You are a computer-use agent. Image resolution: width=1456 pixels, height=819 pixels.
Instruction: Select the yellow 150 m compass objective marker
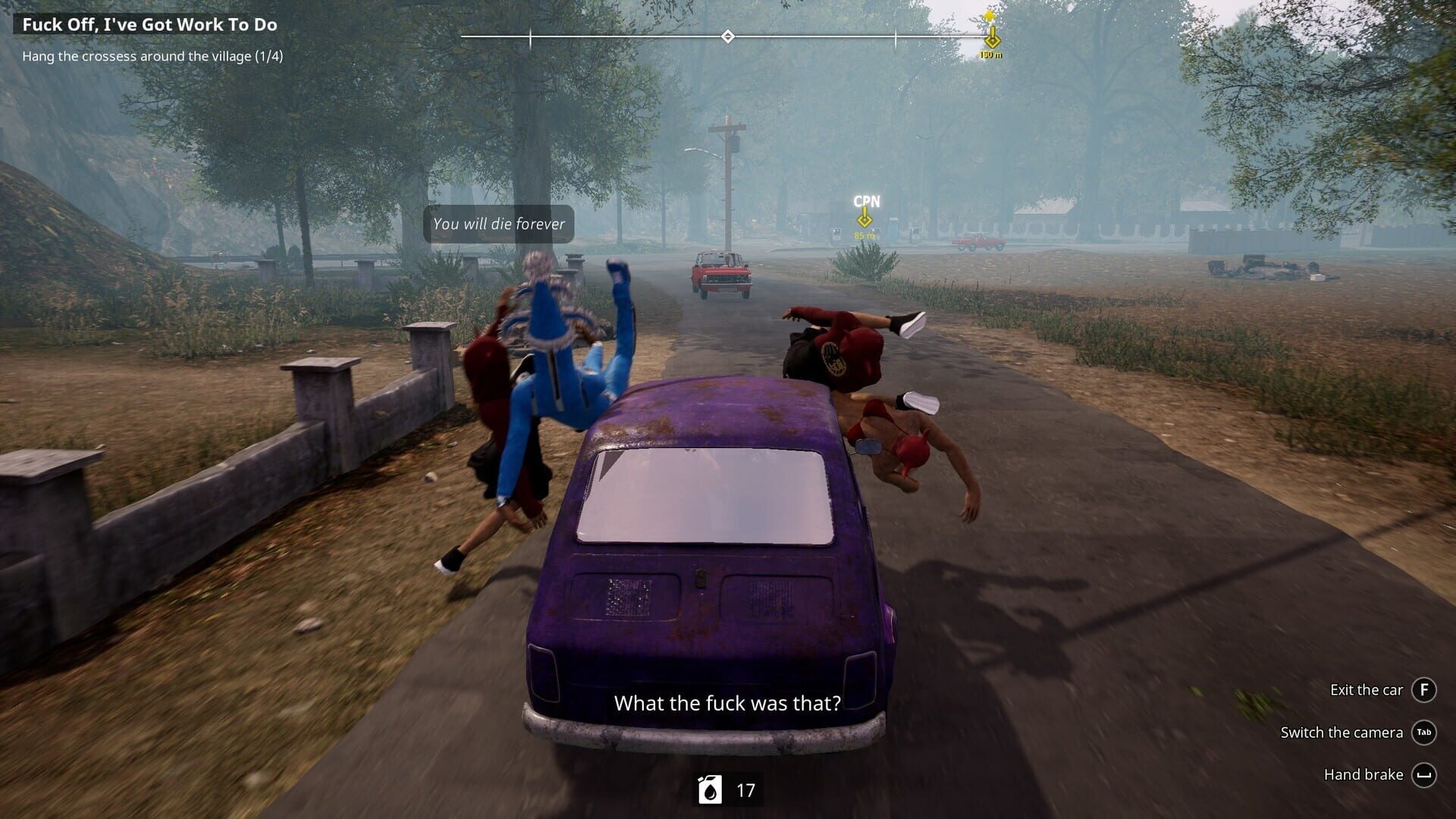click(x=991, y=39)
